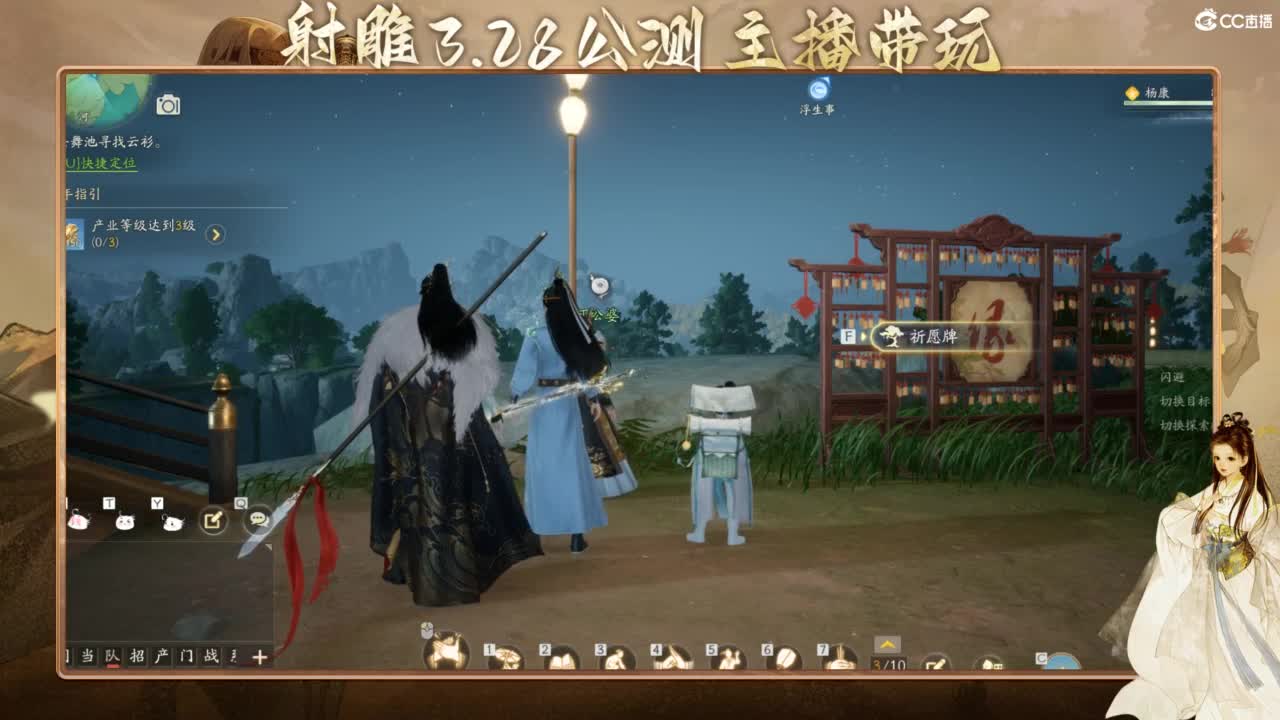Image resolution: width=1280 pixels, height=720 pixels.
Task: Add a chat tab with the plus sign
Action: [x=259, y=657]
